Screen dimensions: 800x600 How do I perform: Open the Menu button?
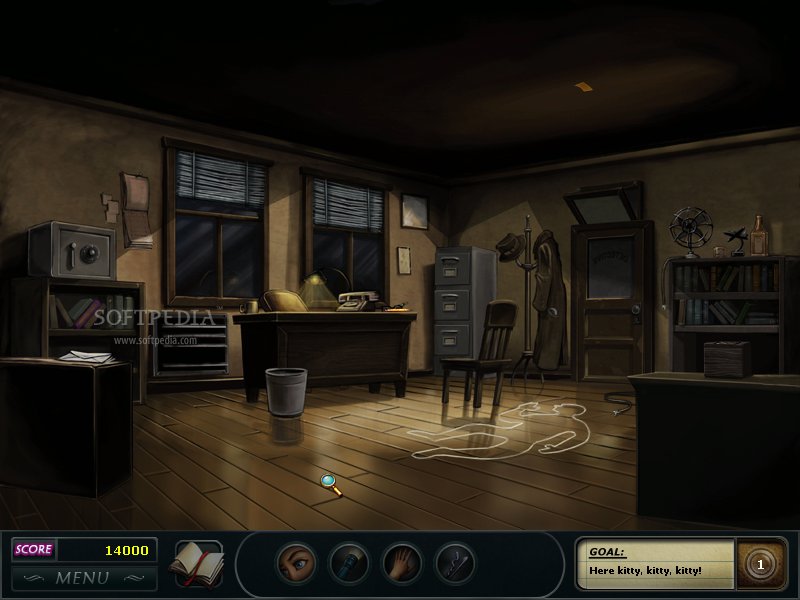(x=82, y=577)
